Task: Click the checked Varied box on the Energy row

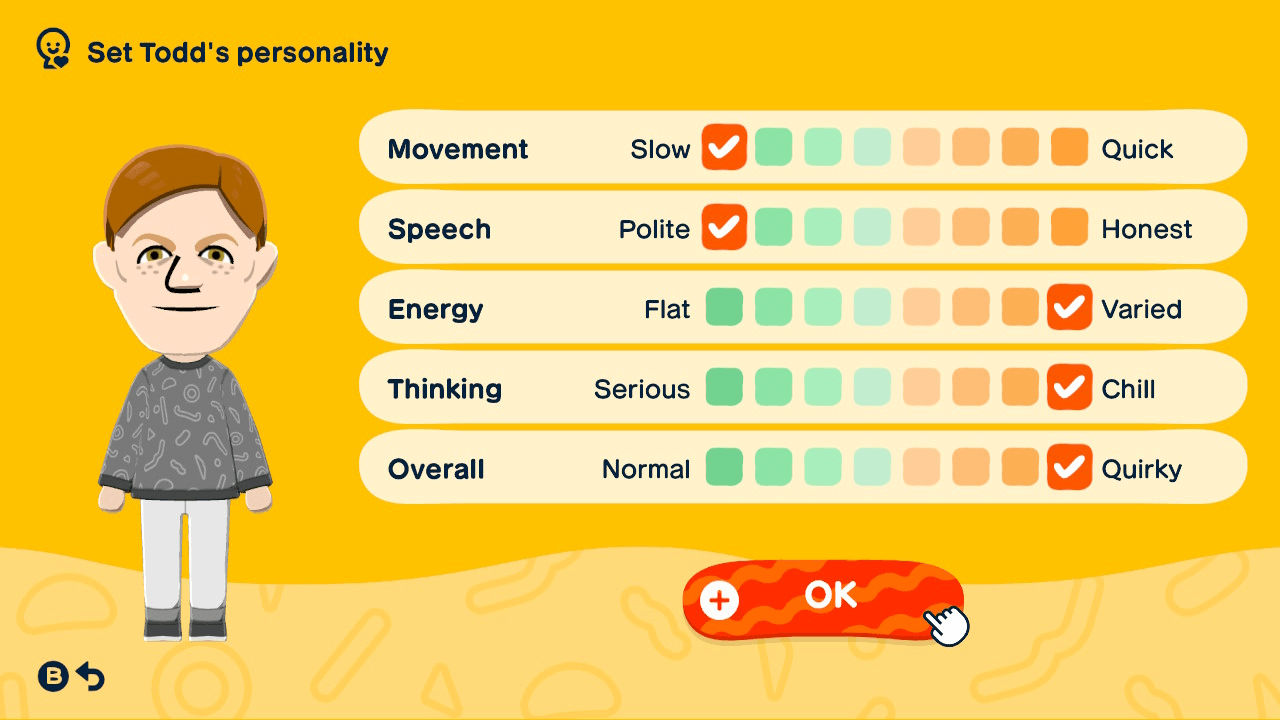Action: (1069, 308)
